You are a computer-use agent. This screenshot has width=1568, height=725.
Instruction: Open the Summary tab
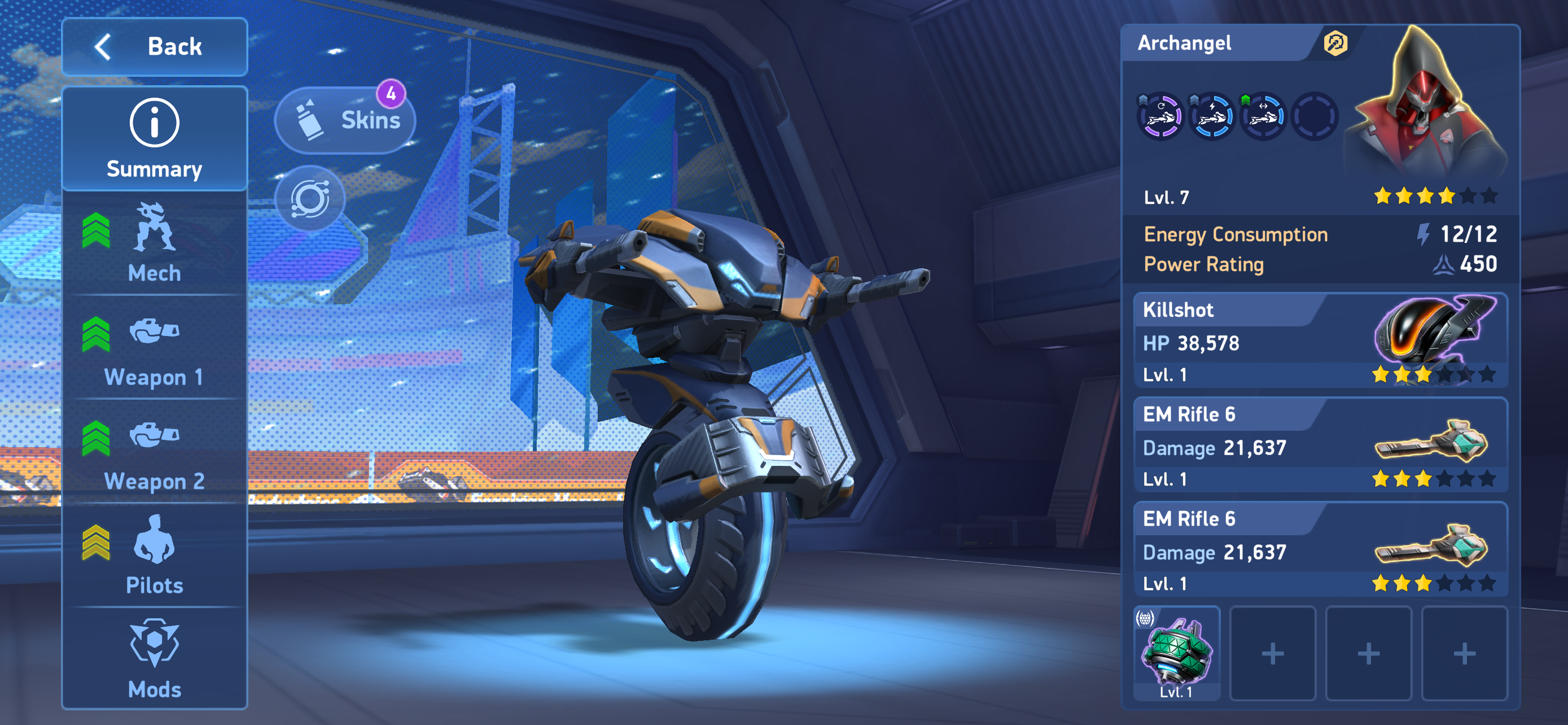pyautogui.click(x=155, y=139)
